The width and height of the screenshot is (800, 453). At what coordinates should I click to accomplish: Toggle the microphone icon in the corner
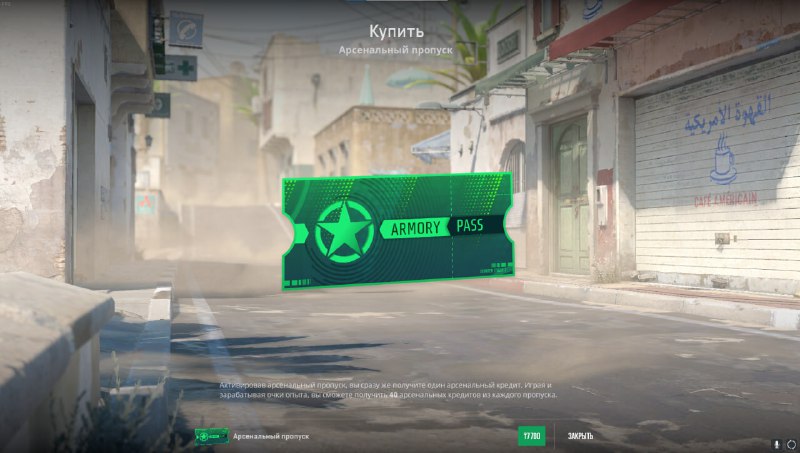(x=776, y=443)
